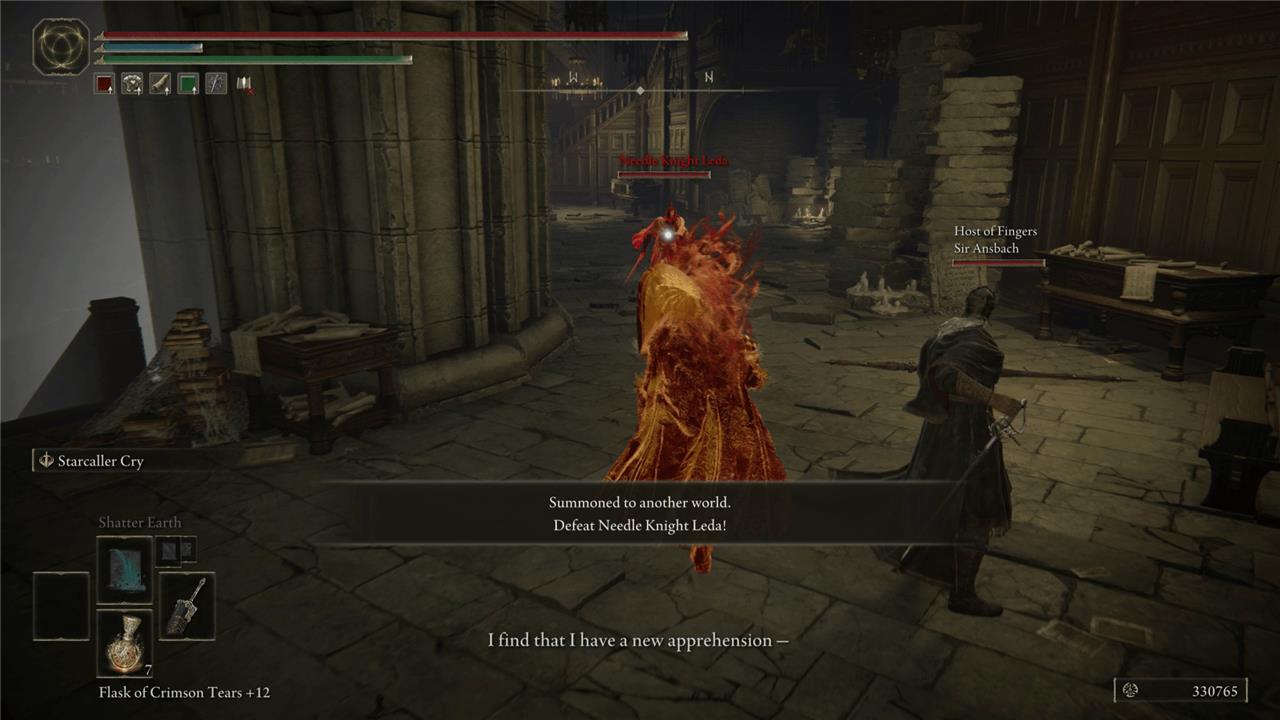Click the red square health buff icon
Viewport: 1280px width, 720px height.
tap(104, 84)
